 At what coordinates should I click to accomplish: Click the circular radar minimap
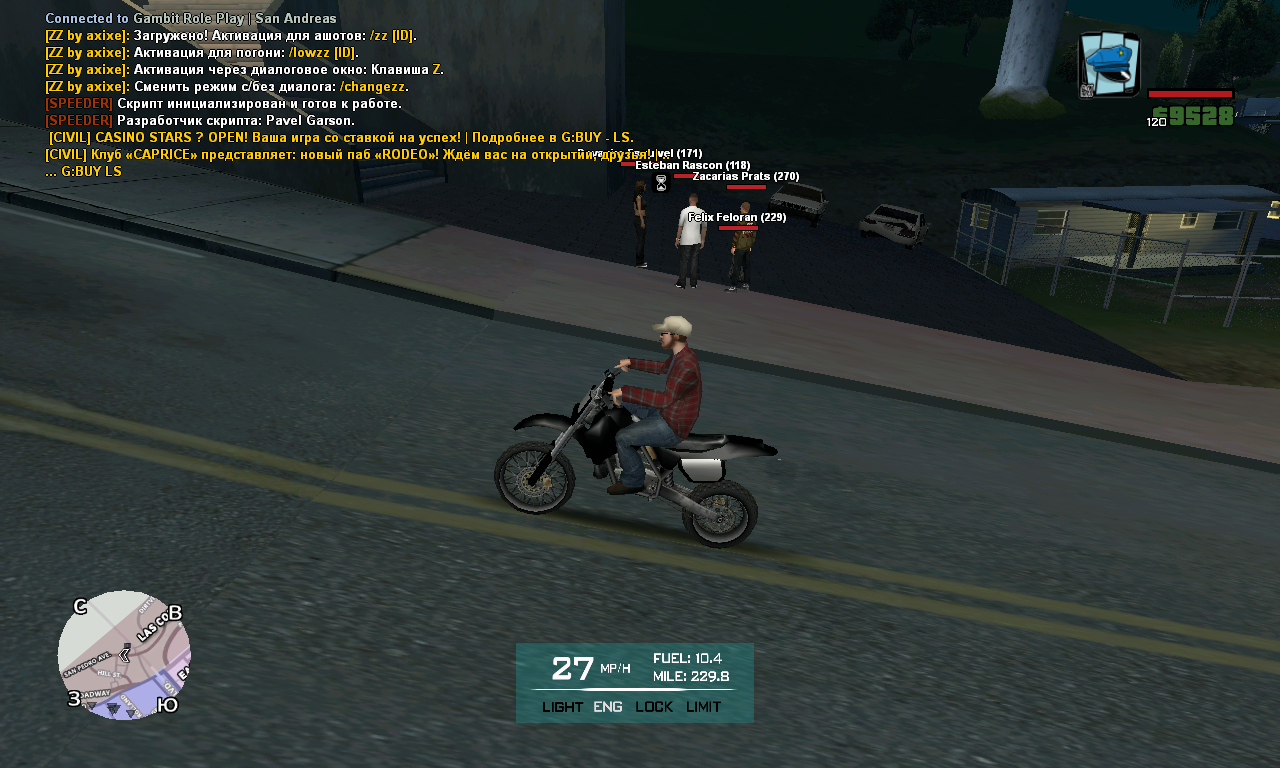point(124,654)
